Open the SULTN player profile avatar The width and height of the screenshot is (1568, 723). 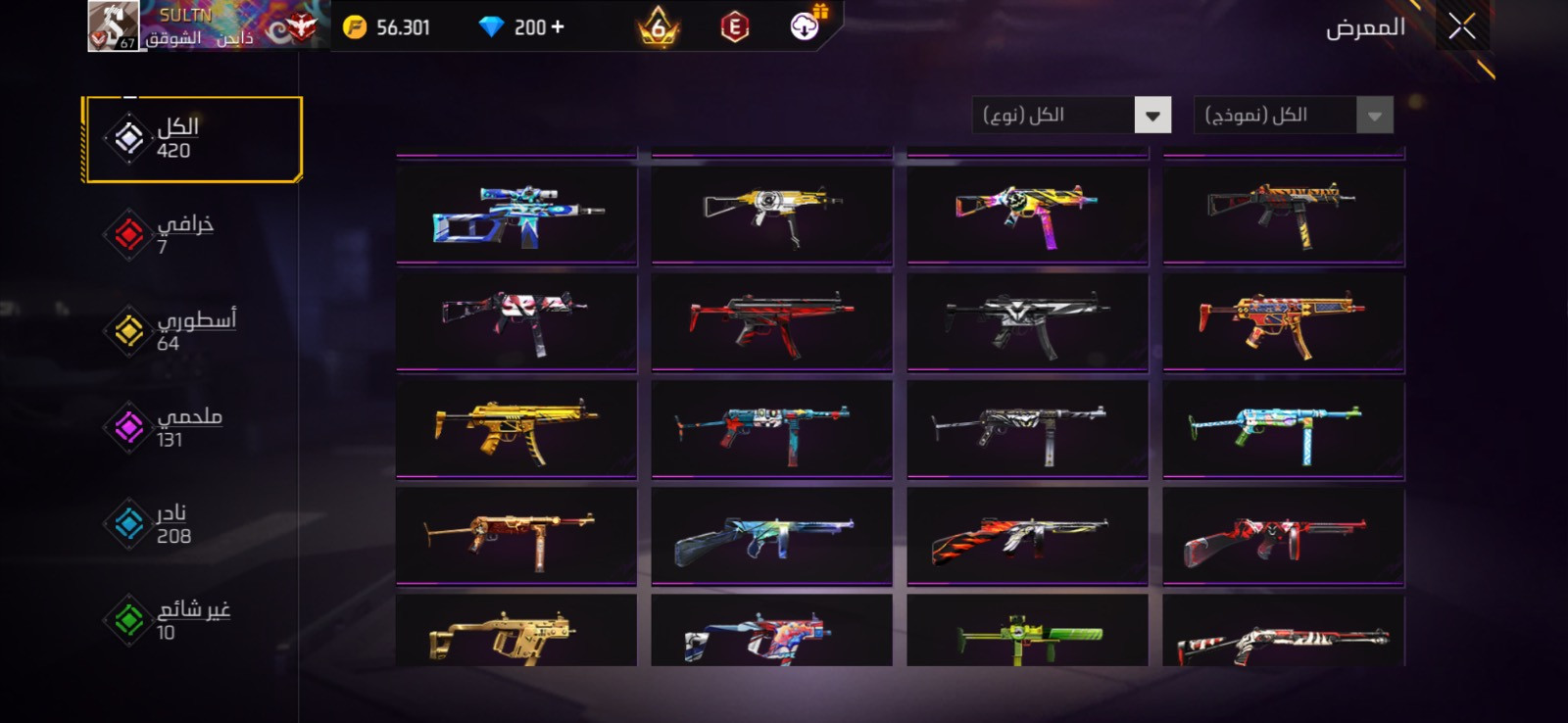[x=114, y=25]
